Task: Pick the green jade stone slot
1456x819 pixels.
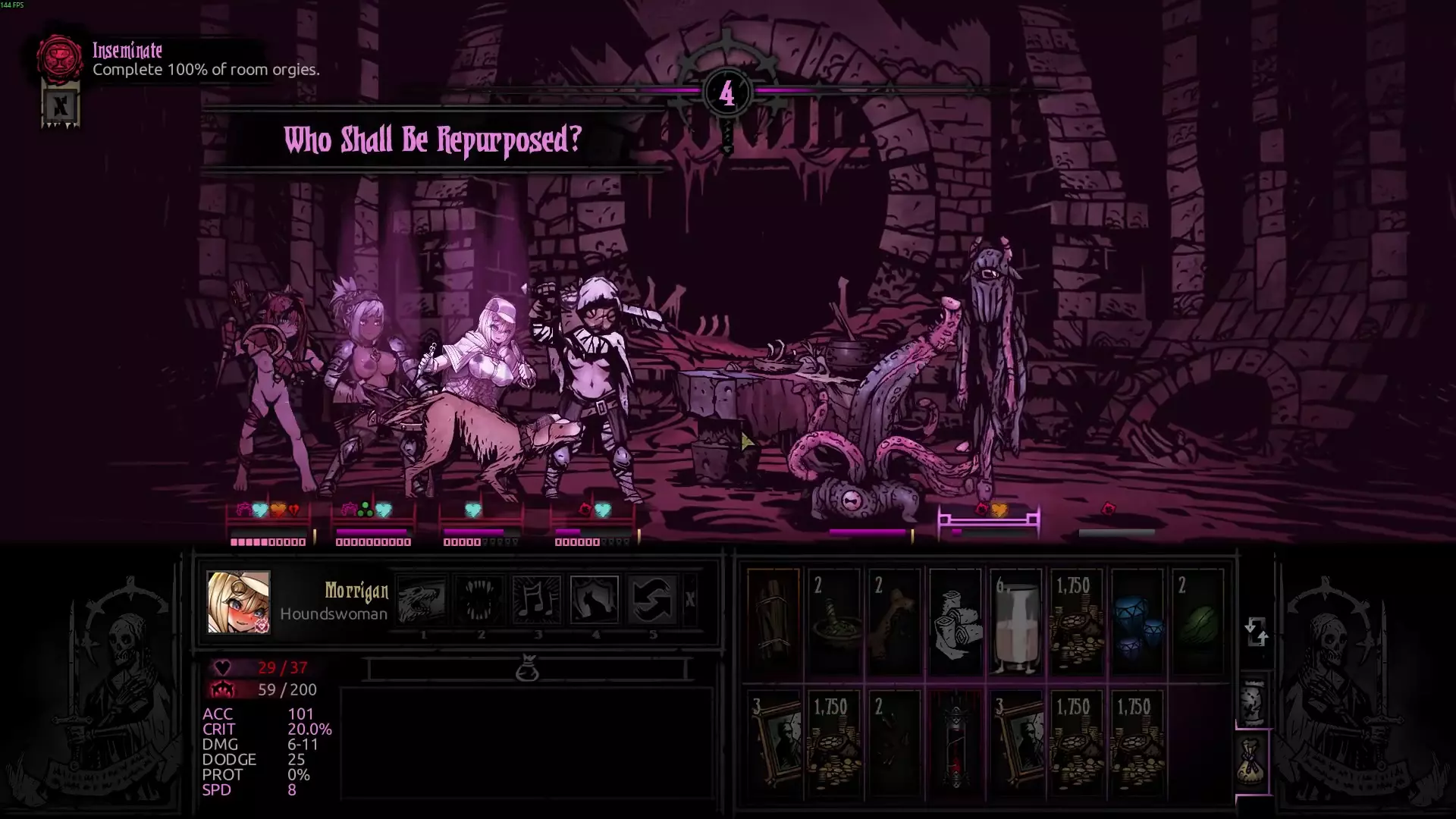Action: coord(1197,623)
